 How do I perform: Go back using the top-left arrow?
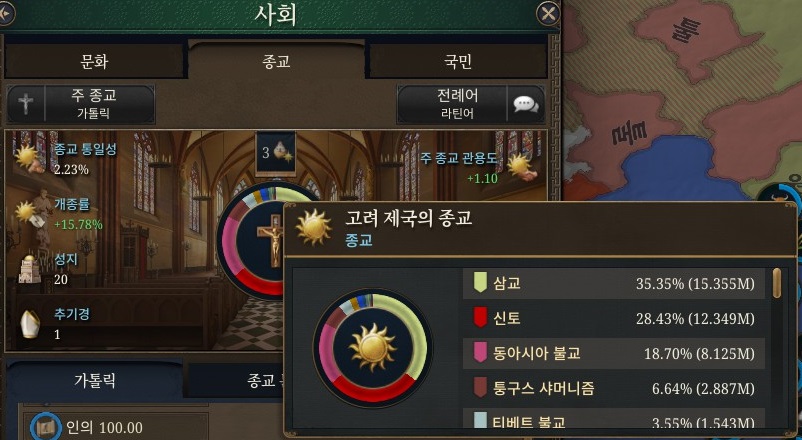pos(7,13)
